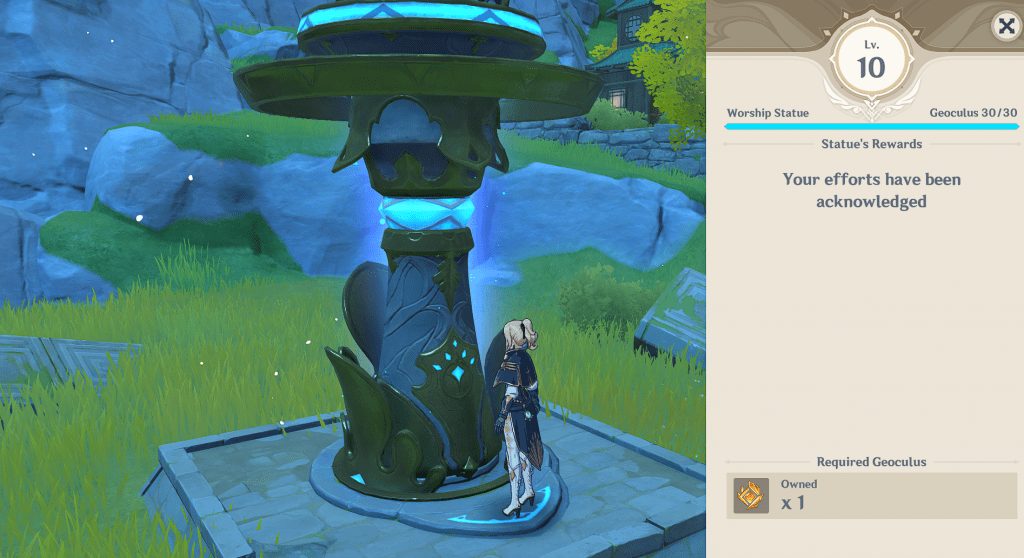This screenshot has width=1024, height=558.
Task: Select the owned Geoculus item icon
Action: pyautogui.click(x=751, y=495)
